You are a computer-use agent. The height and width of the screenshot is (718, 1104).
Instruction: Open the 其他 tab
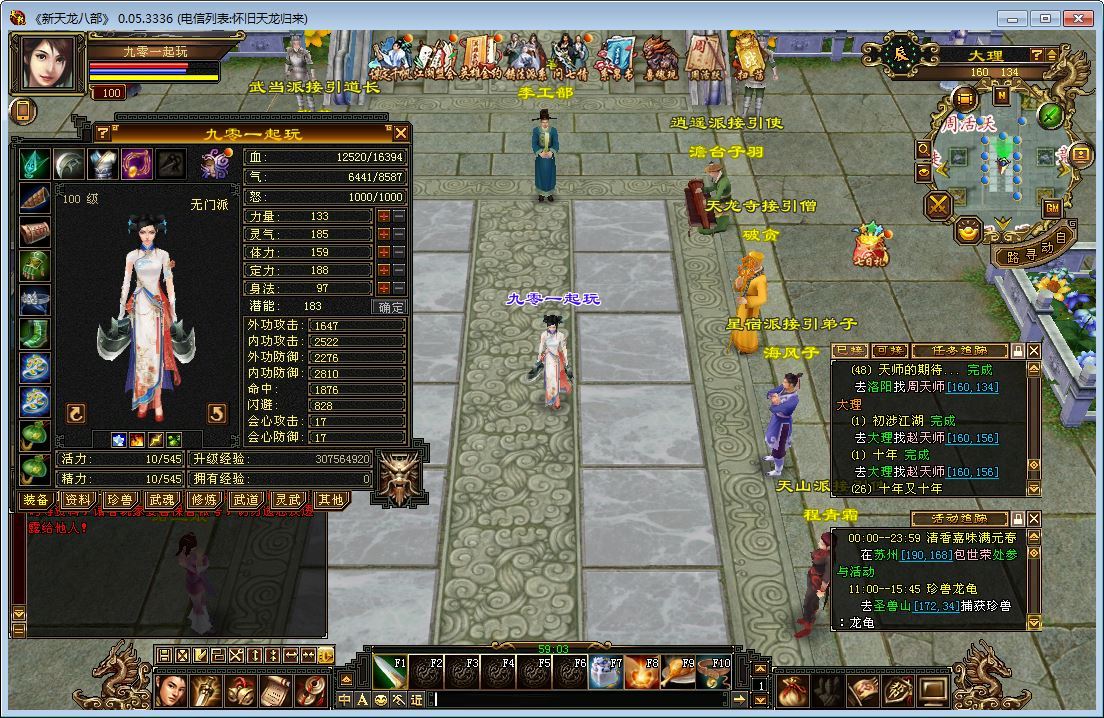[x=330, y=500]
